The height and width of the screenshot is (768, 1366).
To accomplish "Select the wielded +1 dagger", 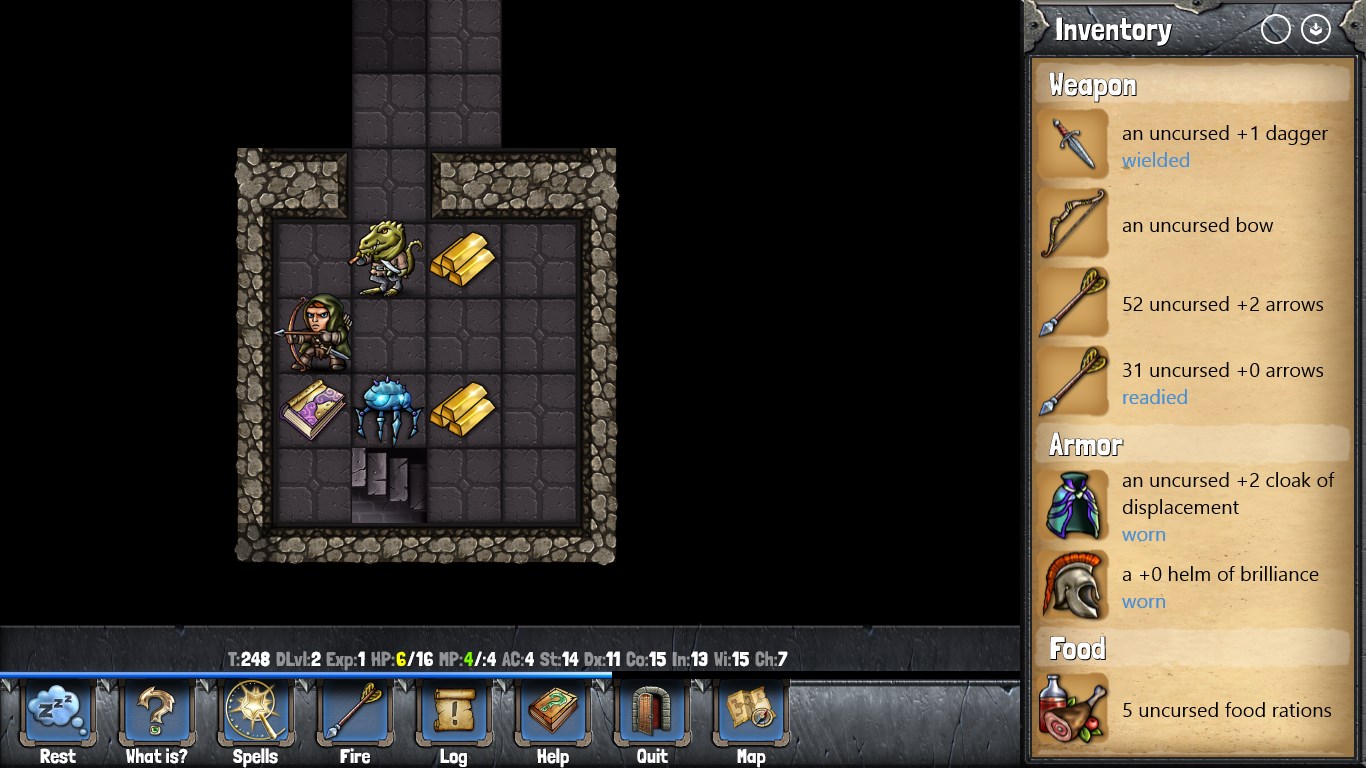I will (1190, 146).
